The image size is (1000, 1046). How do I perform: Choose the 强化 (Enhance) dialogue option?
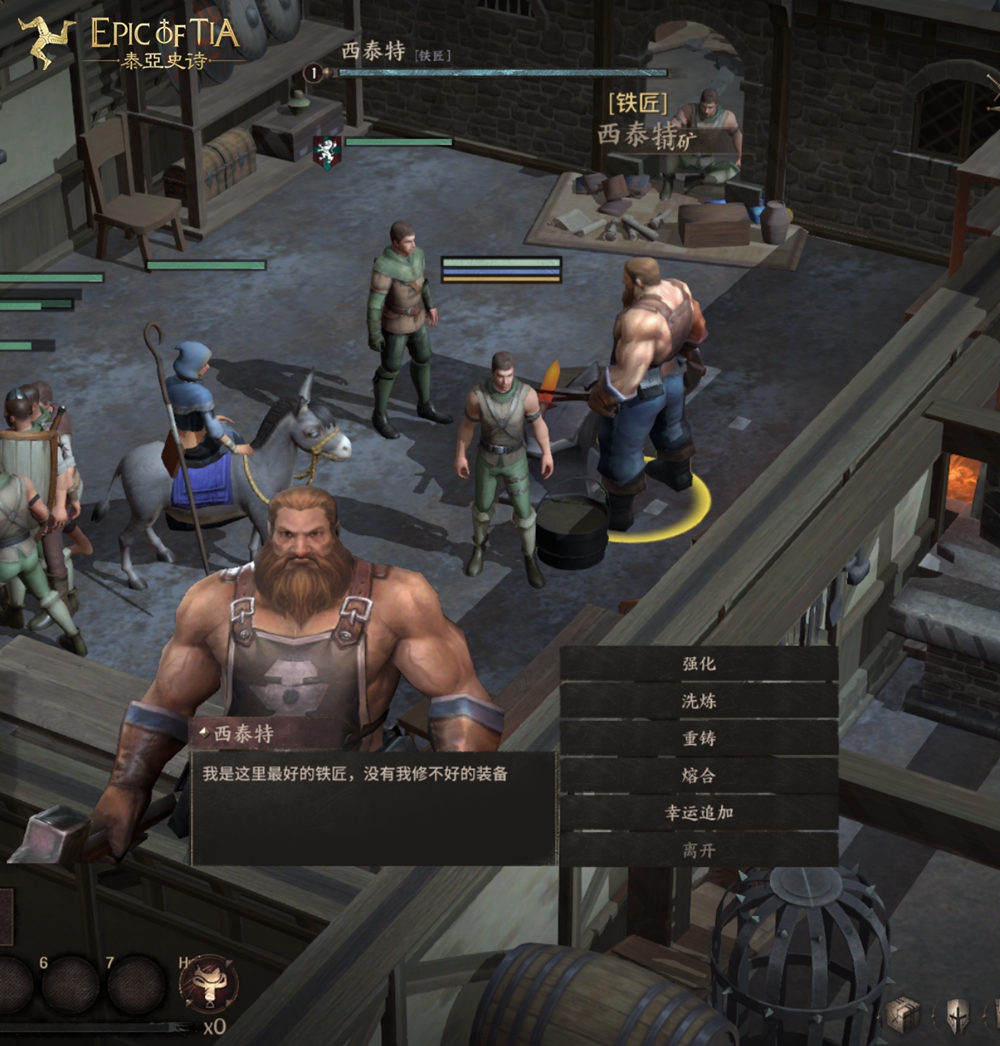(699, 664)
